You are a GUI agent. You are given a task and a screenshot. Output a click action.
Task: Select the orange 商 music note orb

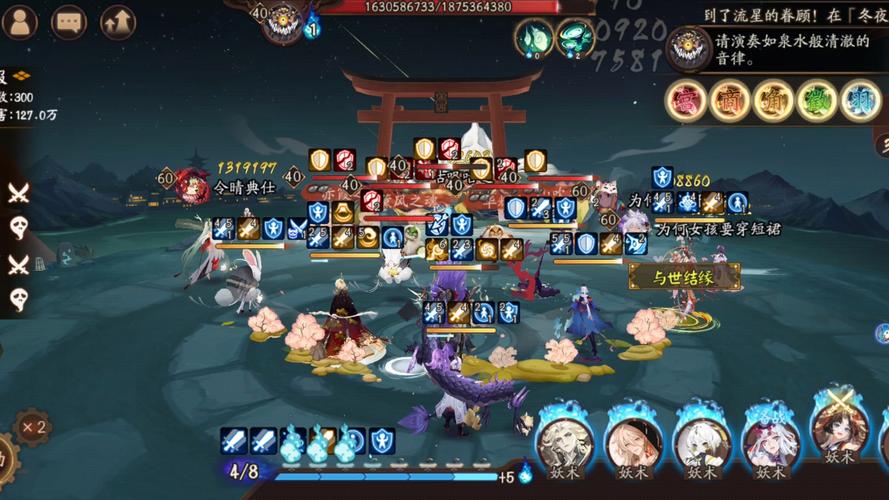pos(730,100)
